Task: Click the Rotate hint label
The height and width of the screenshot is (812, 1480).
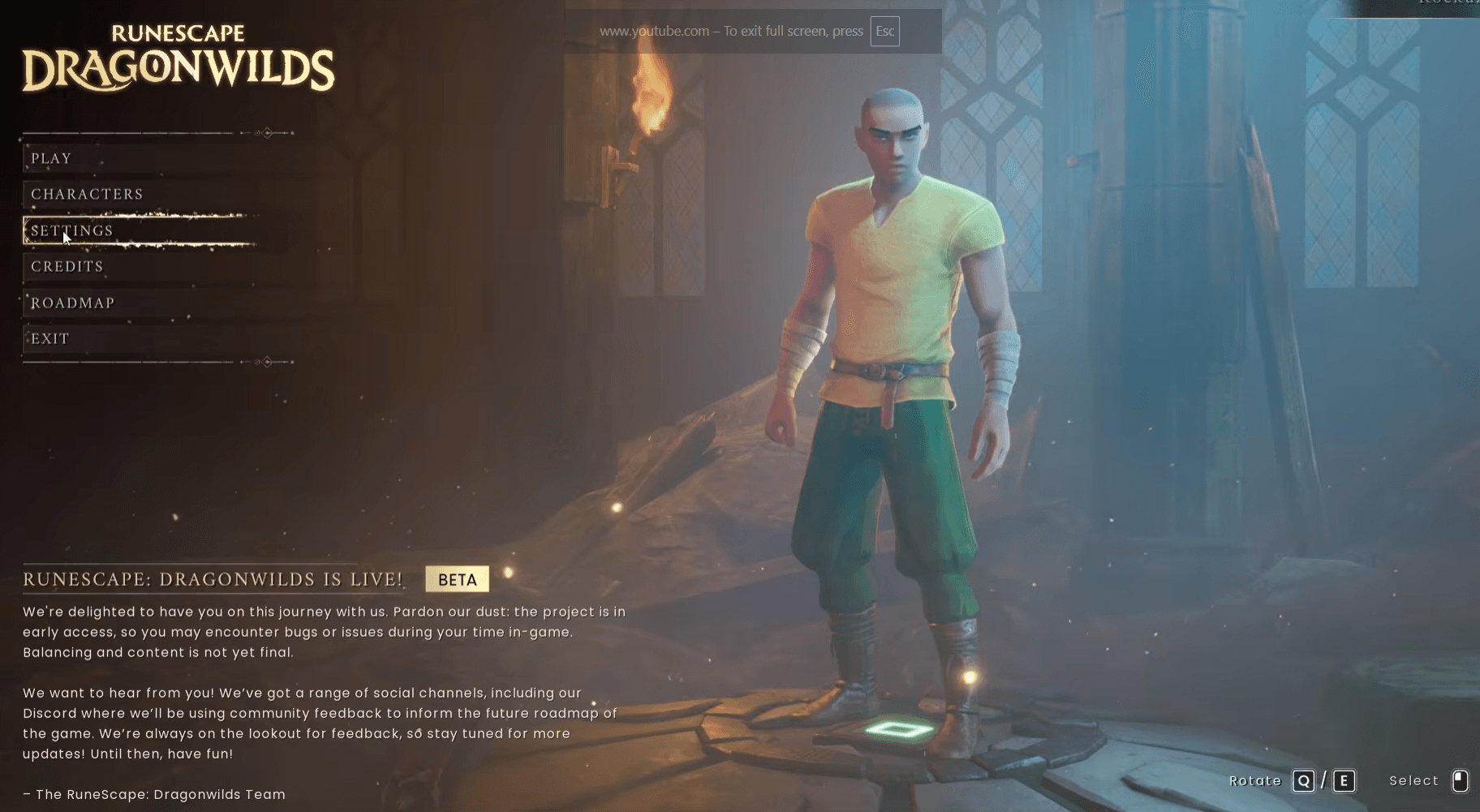Action: point(1256,780)
